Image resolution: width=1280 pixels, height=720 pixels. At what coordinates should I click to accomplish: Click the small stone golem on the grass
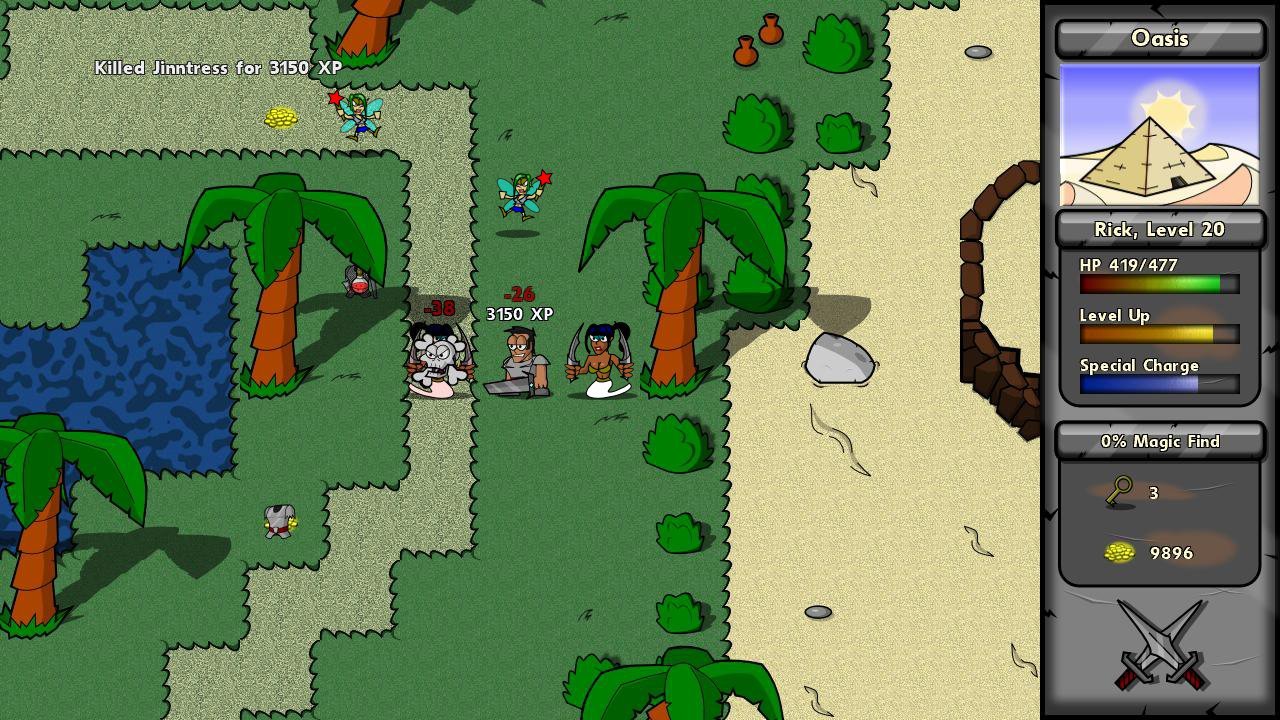pos(280,520)
